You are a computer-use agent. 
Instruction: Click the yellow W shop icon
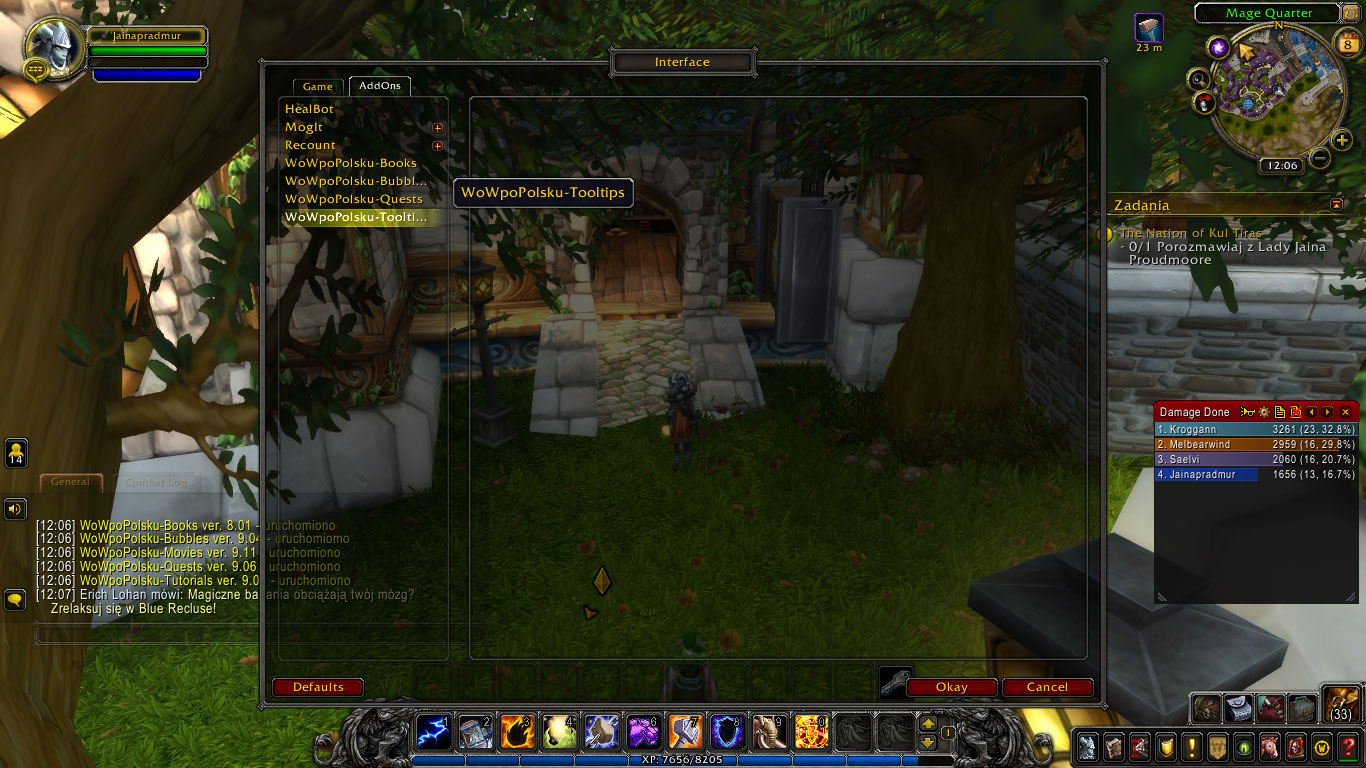pos(1322,747)
